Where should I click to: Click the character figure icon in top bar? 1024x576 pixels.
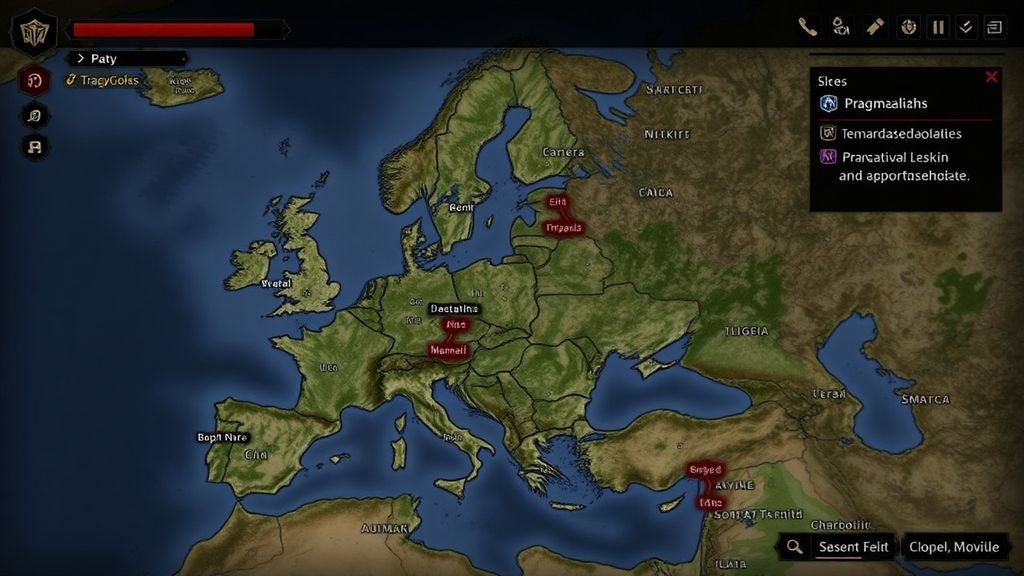tap(840, 27)
